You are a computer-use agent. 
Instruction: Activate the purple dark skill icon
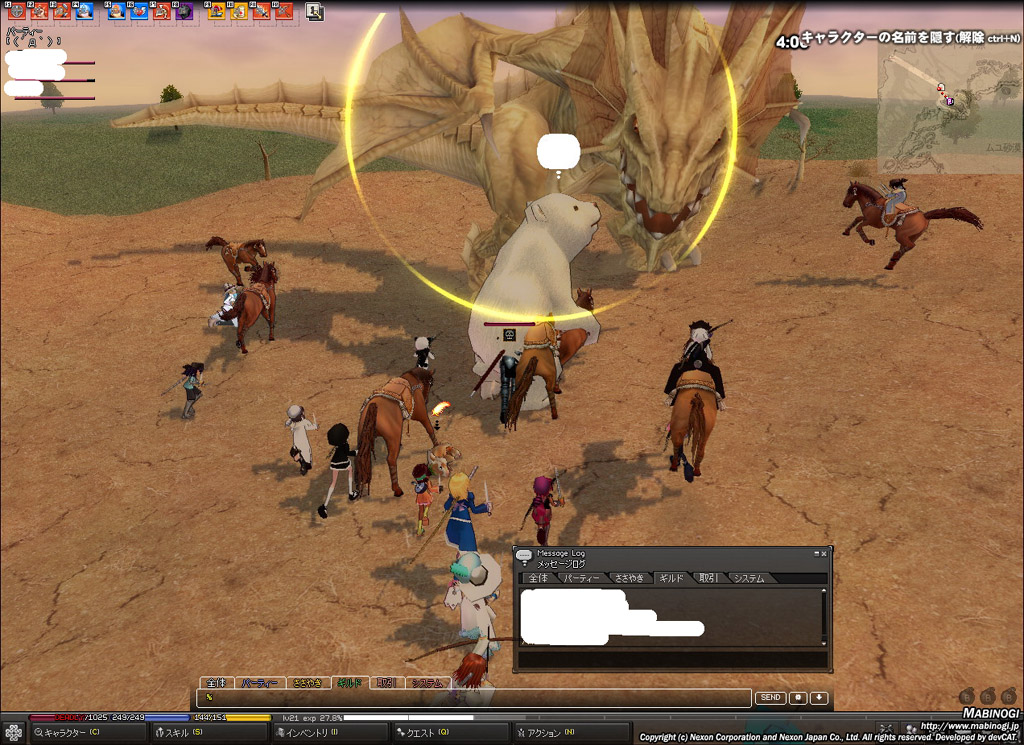(x=184, y=11)
